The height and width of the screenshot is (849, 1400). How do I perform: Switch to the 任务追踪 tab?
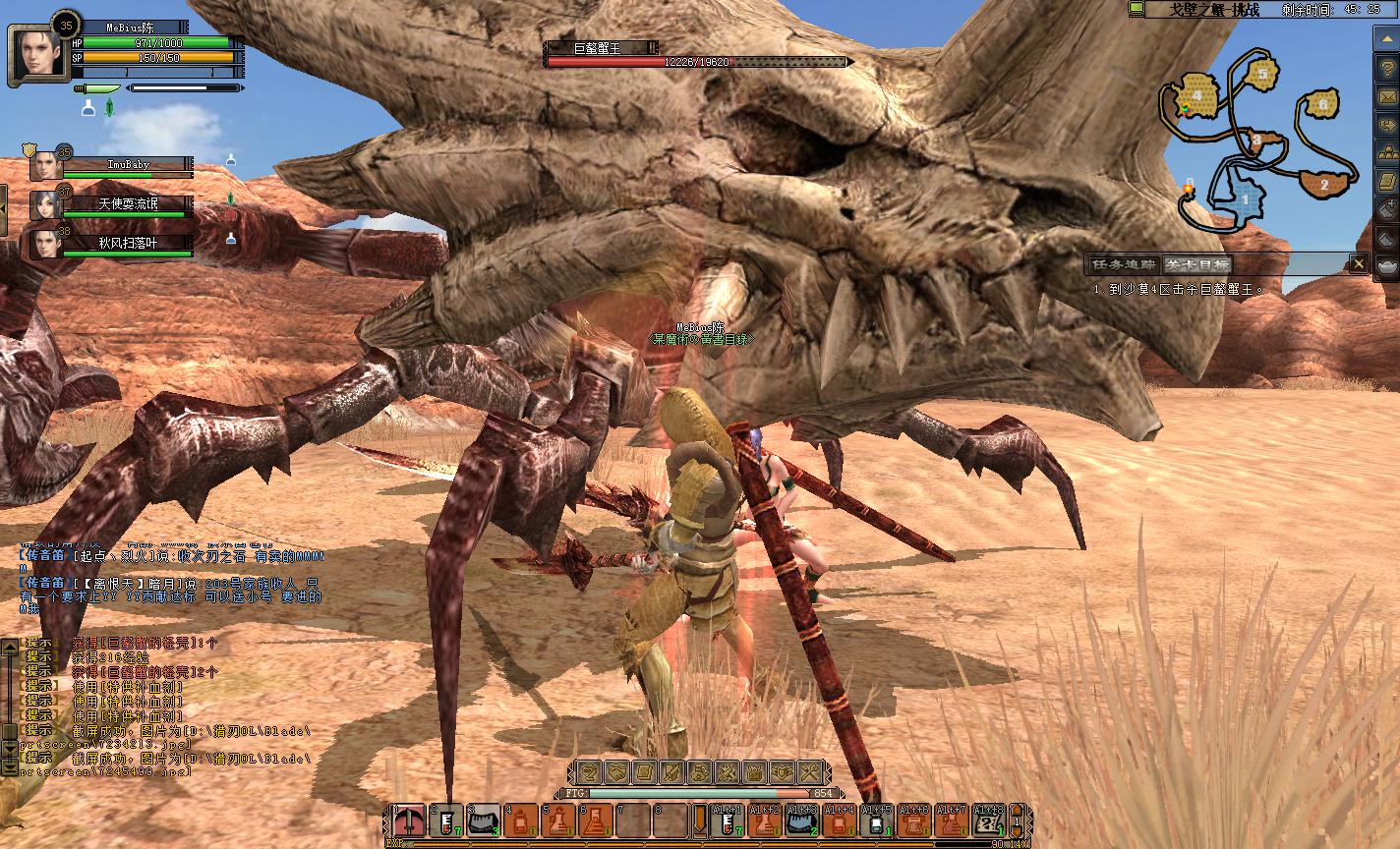(x=1122, y=264)
